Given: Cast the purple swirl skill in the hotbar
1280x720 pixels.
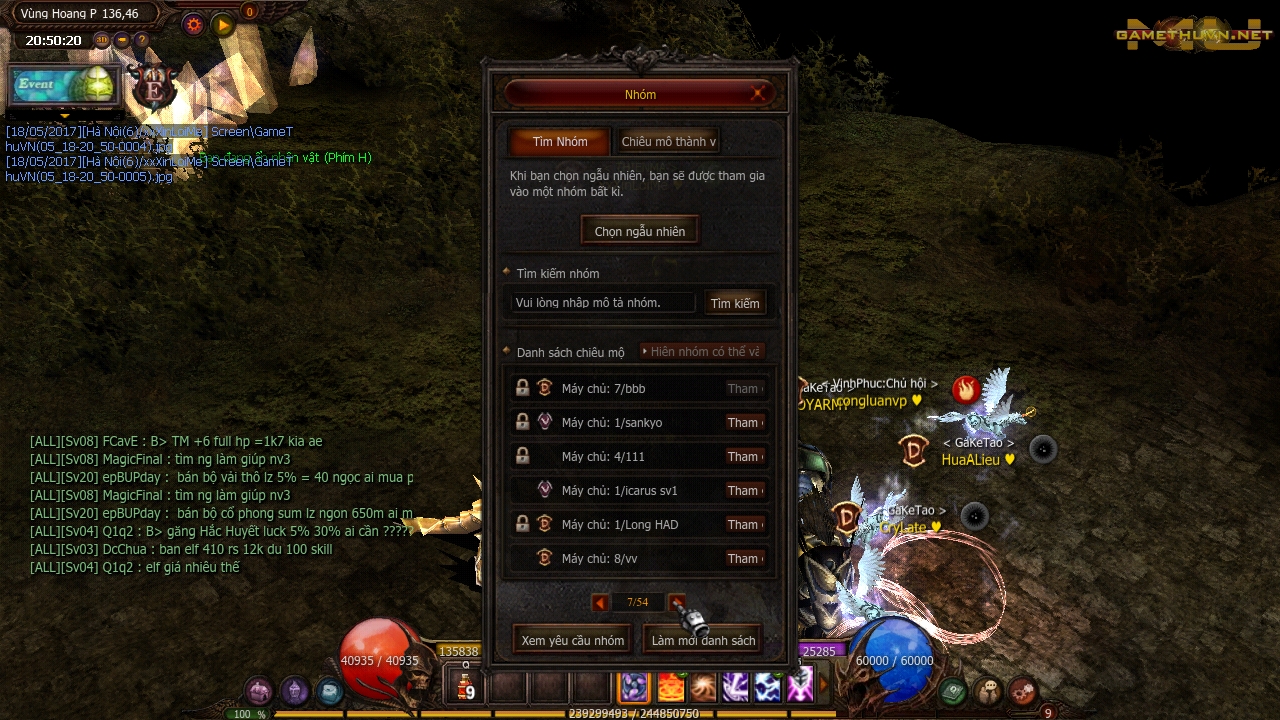Looking at the screenshot, I should click(x=634, y=687).
